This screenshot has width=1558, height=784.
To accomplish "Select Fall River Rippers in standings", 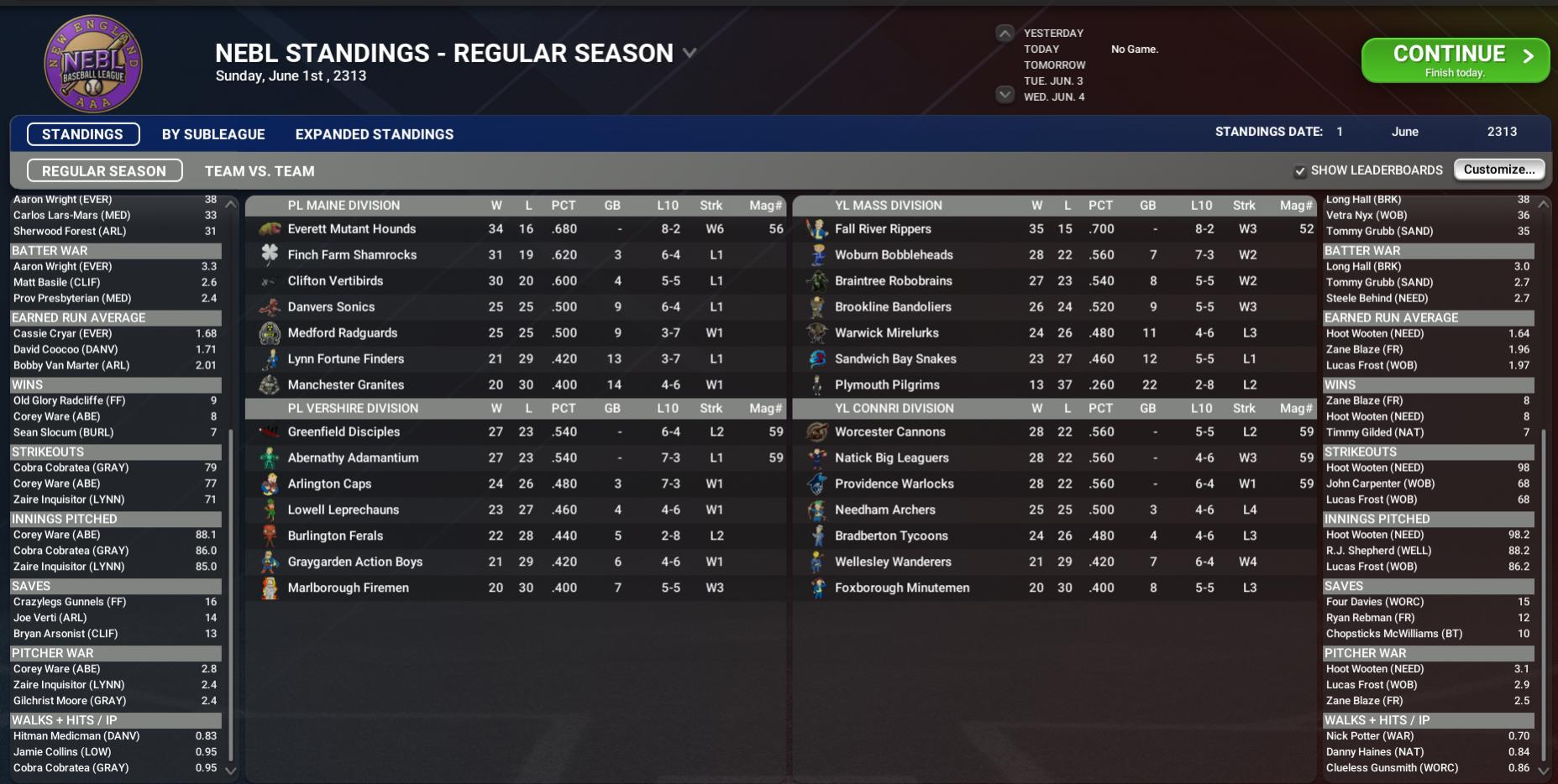I will tap(883, 229).
